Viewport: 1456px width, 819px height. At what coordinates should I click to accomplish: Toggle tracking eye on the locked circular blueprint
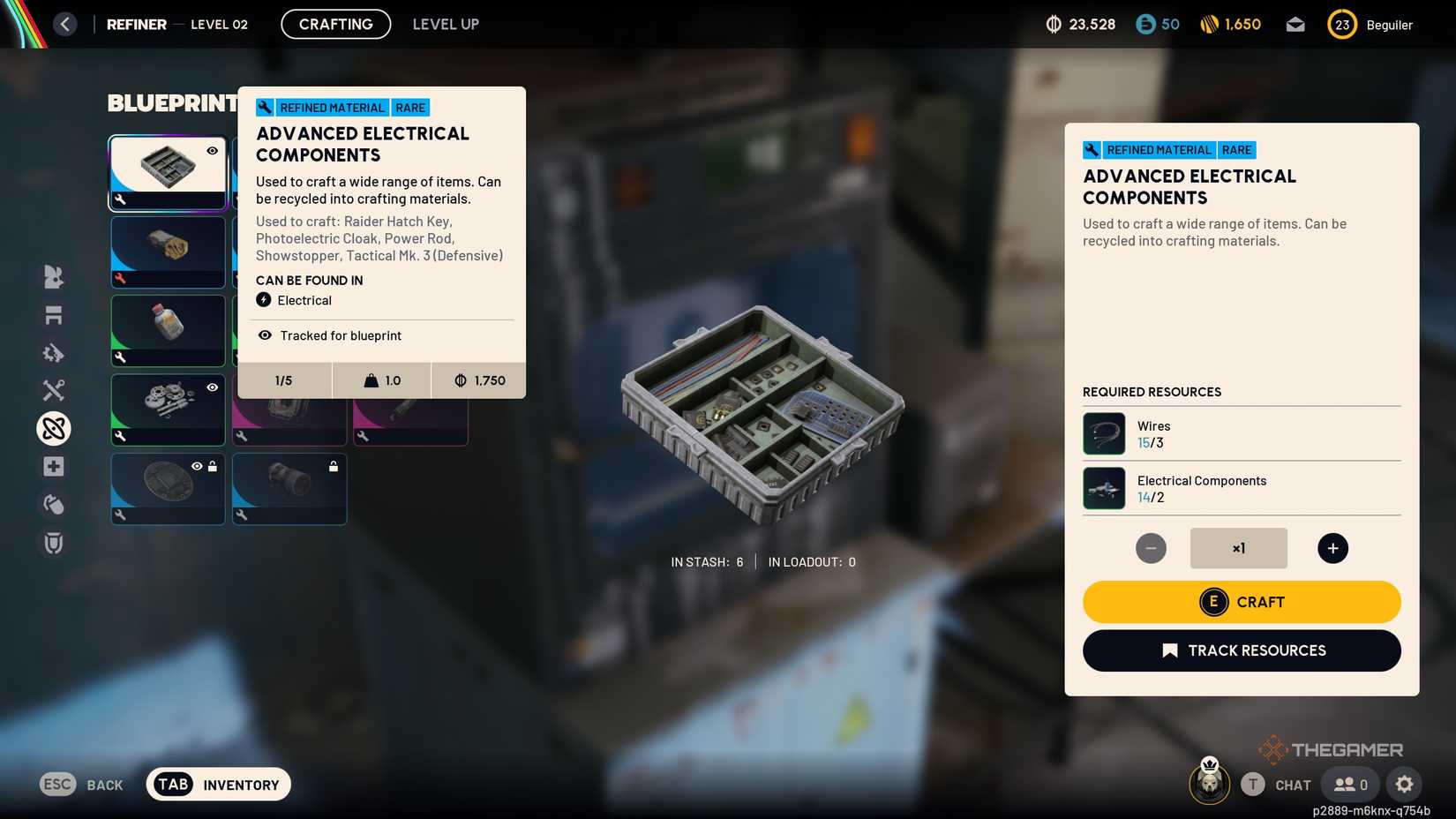pos(198,465)
